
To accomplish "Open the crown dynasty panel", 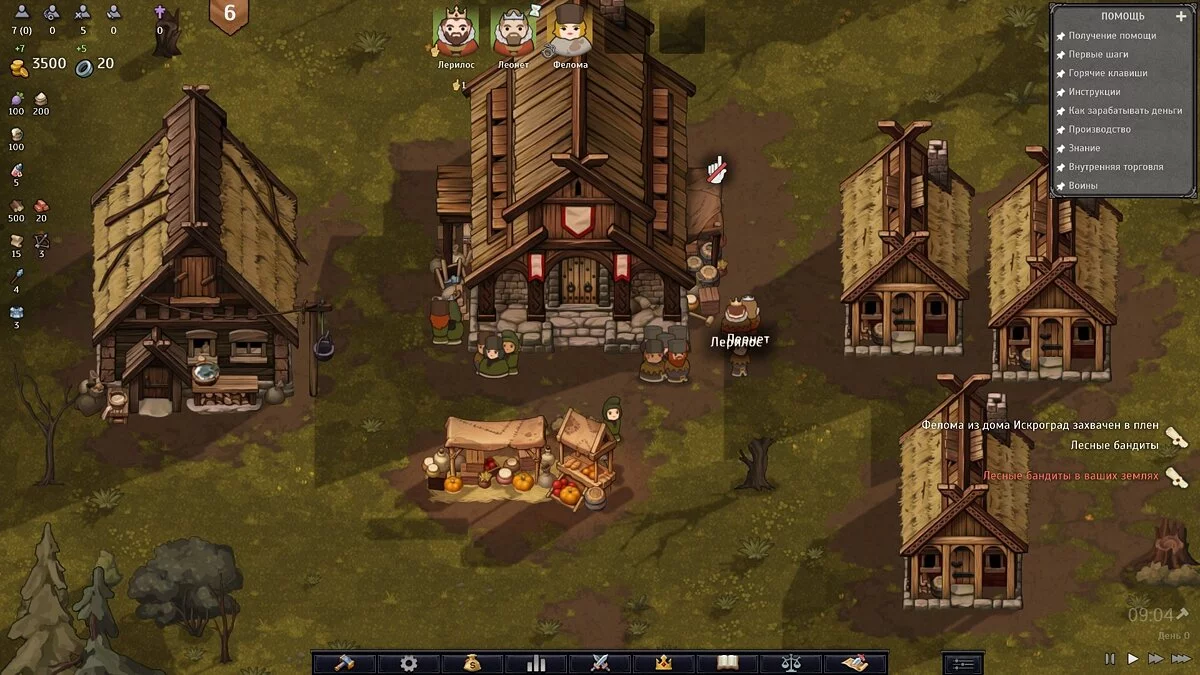I will [x=662, y=663].
